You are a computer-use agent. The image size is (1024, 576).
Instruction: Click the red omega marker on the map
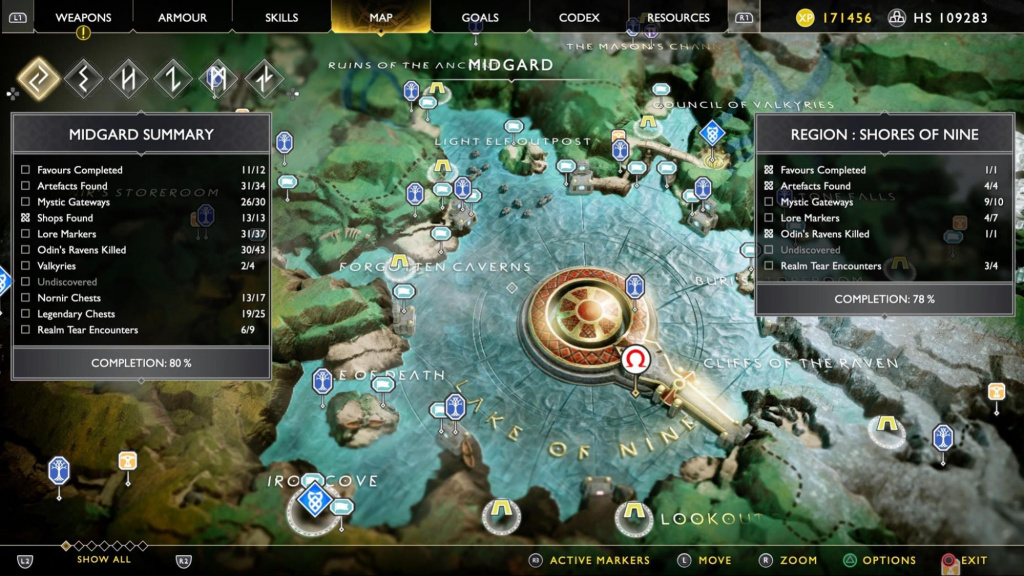[x=635, y=360]
